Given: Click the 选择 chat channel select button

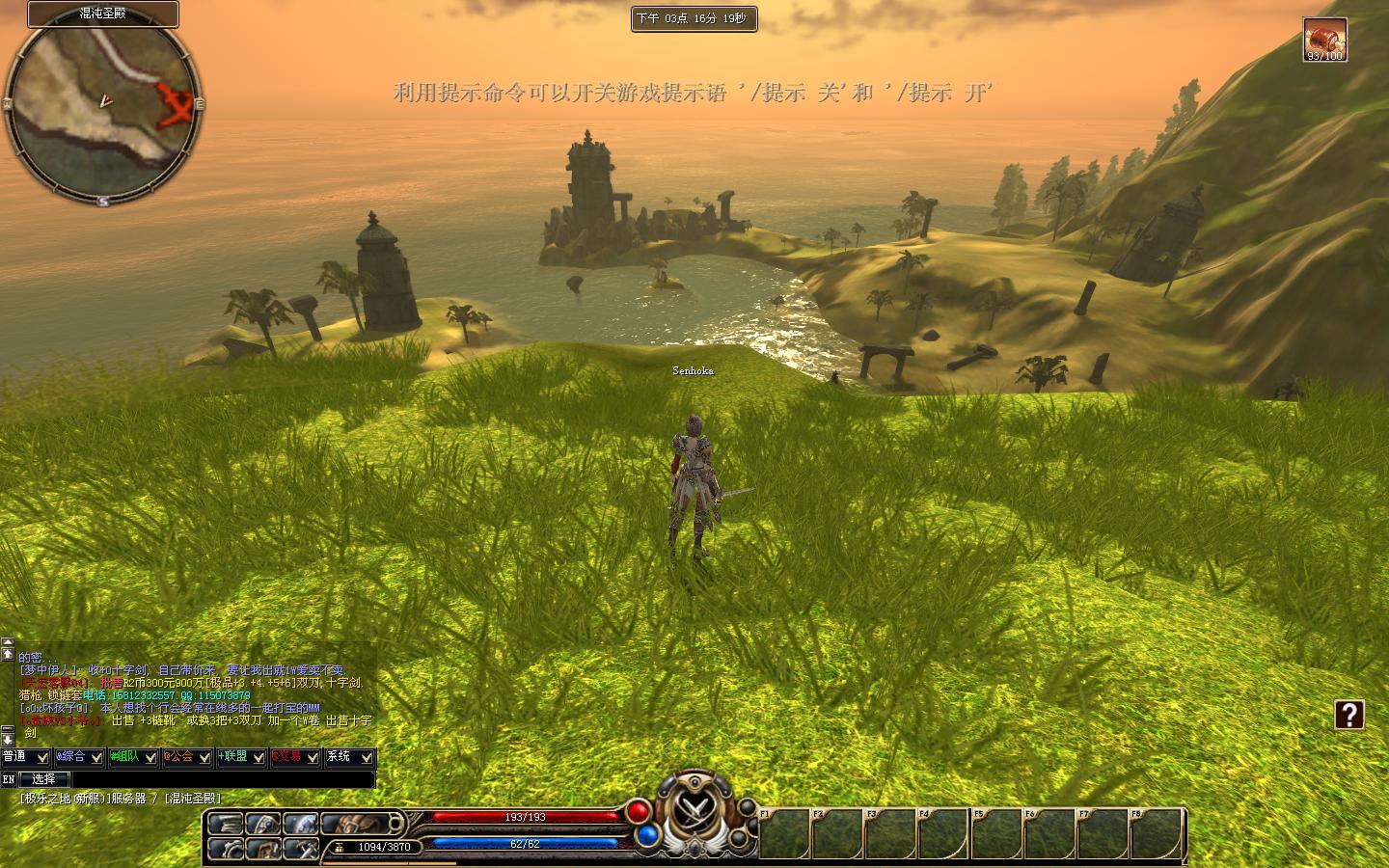Looking at the screenshot, I should click(x=44, y=779).
